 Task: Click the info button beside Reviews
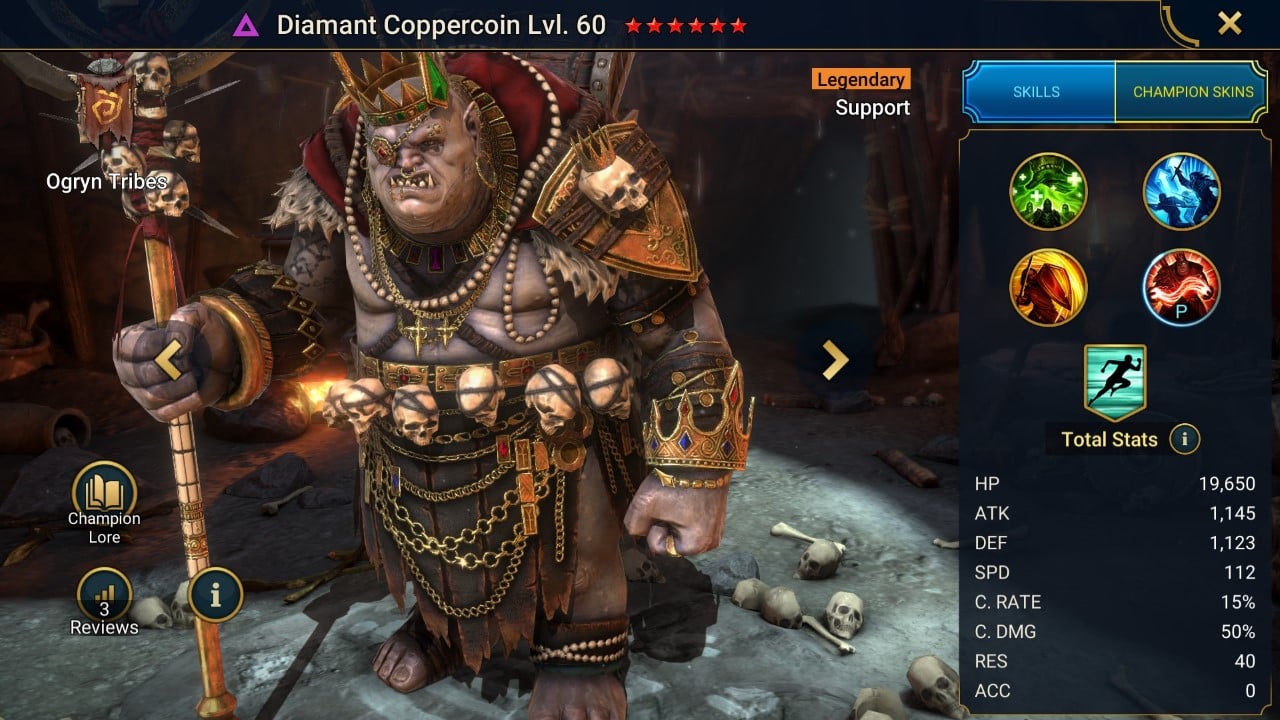click(x=214, y=595)
